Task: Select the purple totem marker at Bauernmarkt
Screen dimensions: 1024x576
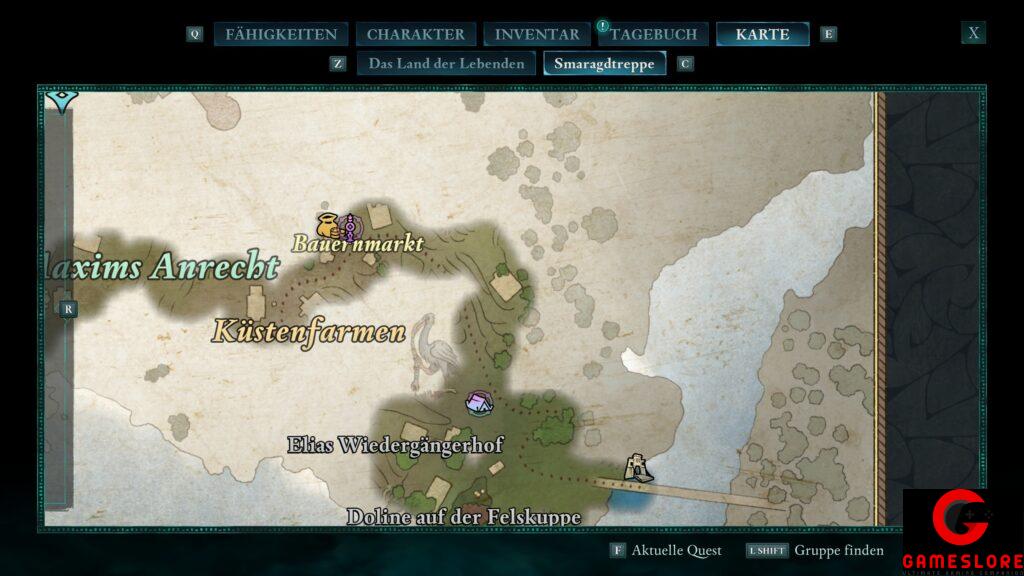Action: (x=348, y=227)
